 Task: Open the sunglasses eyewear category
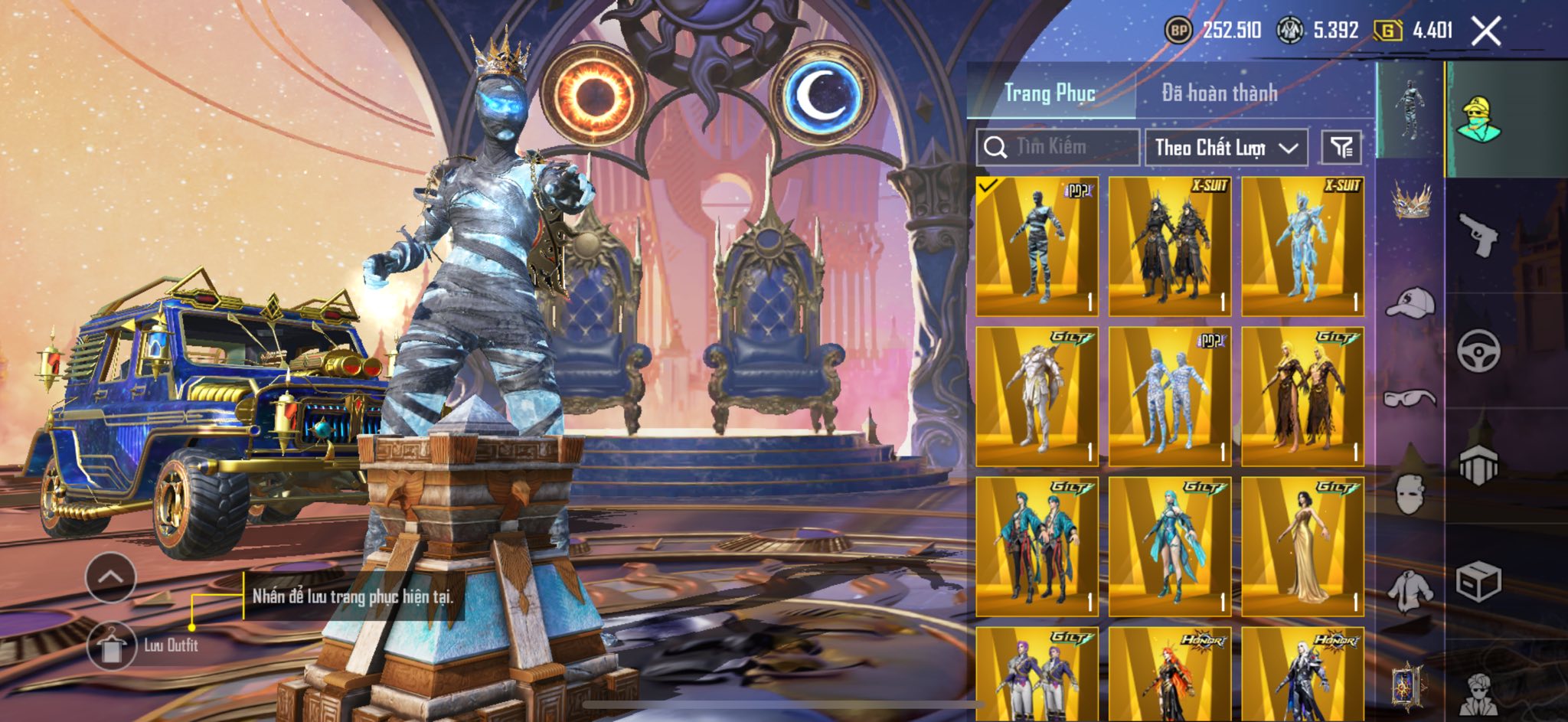[1410, 398]
